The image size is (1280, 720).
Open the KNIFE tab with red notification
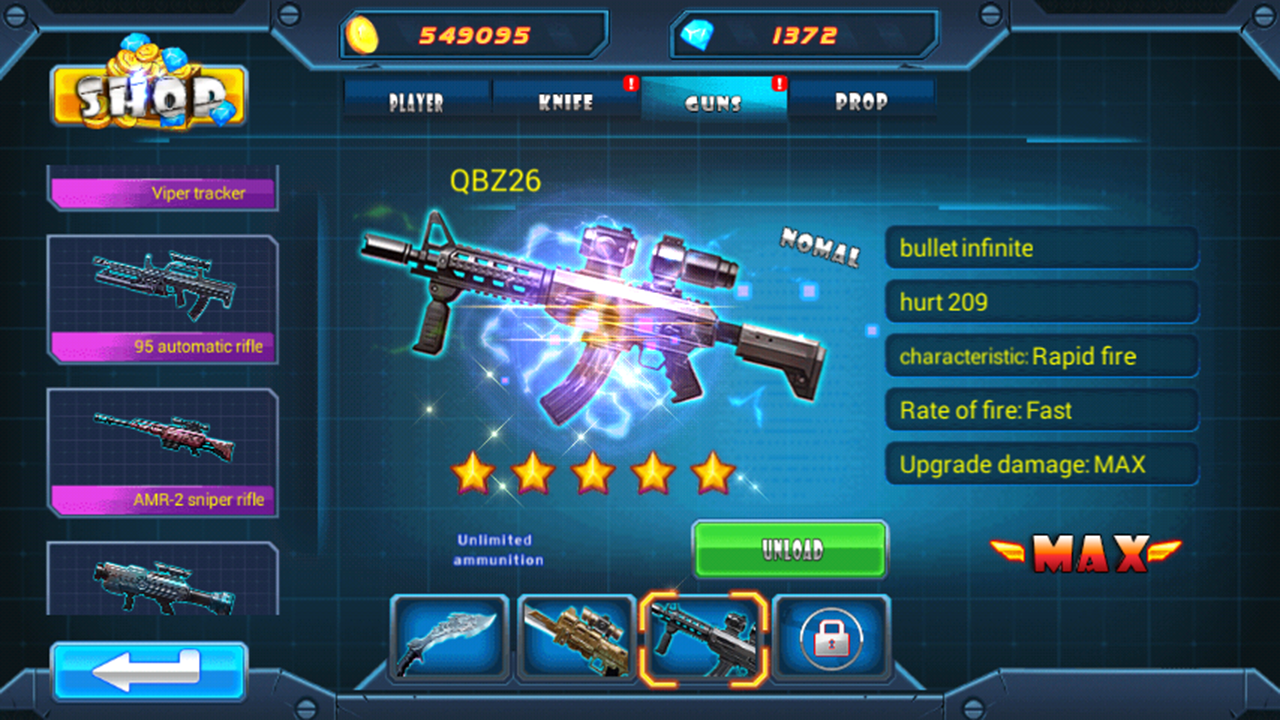[x=566, y=101]
